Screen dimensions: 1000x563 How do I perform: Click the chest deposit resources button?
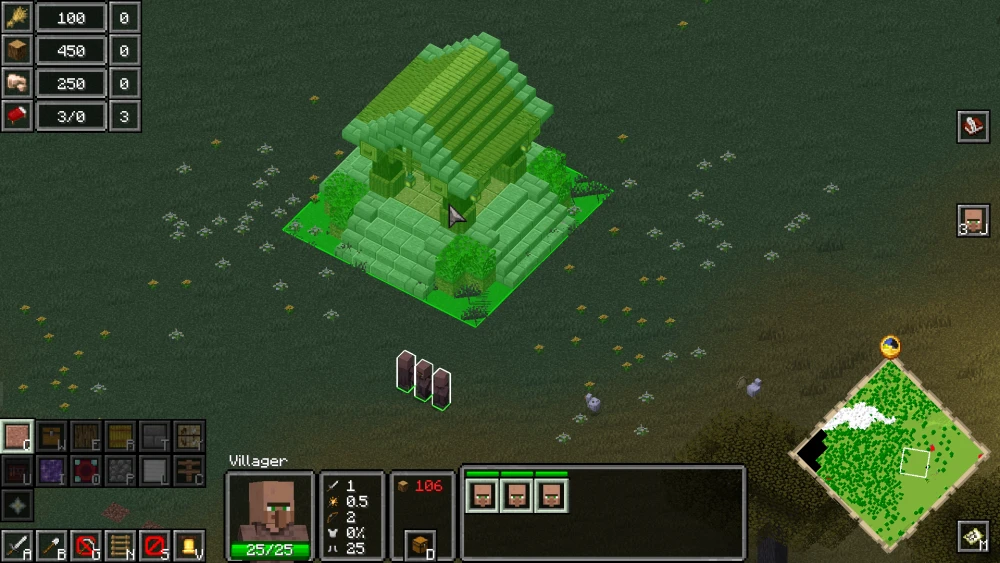tap(421, 544)
